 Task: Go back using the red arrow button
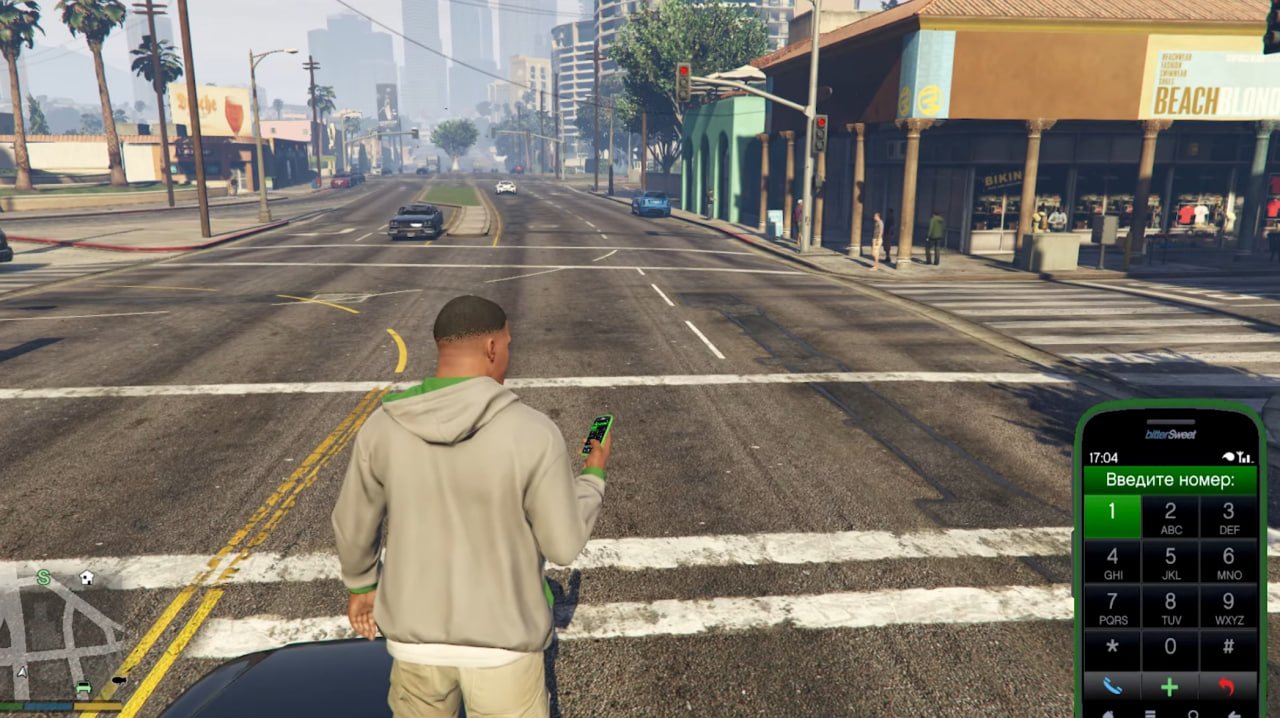(1228, 687)
